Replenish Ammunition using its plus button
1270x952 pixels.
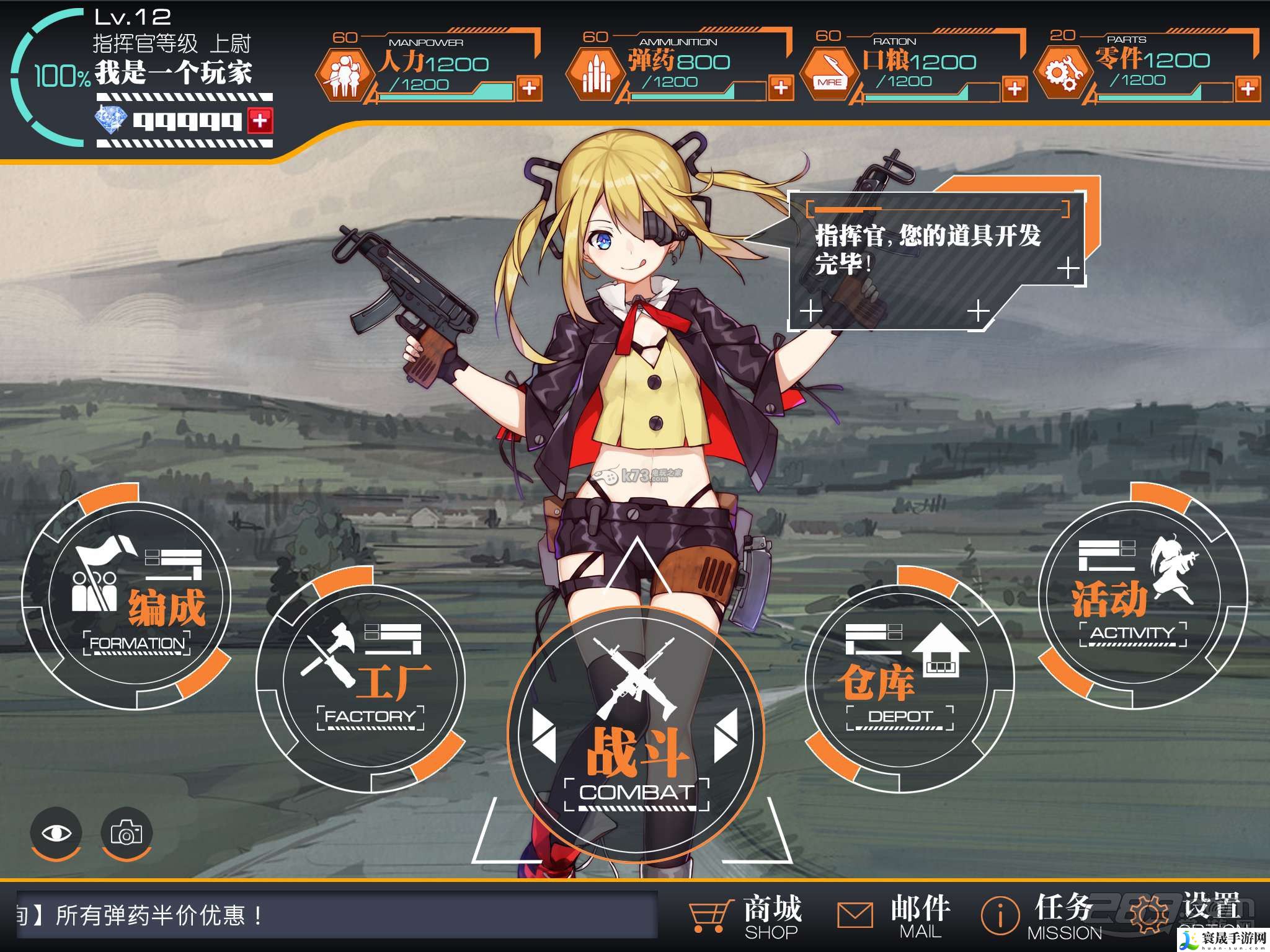coord(781,87)
